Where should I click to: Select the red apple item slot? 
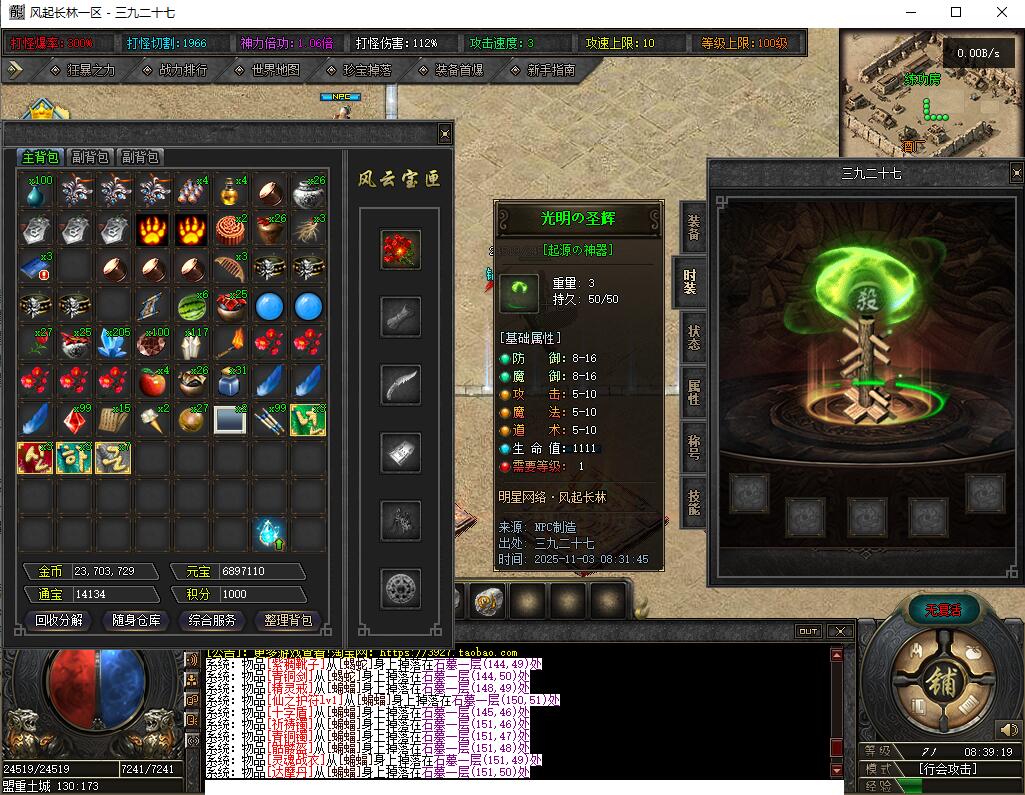(152, 381)
